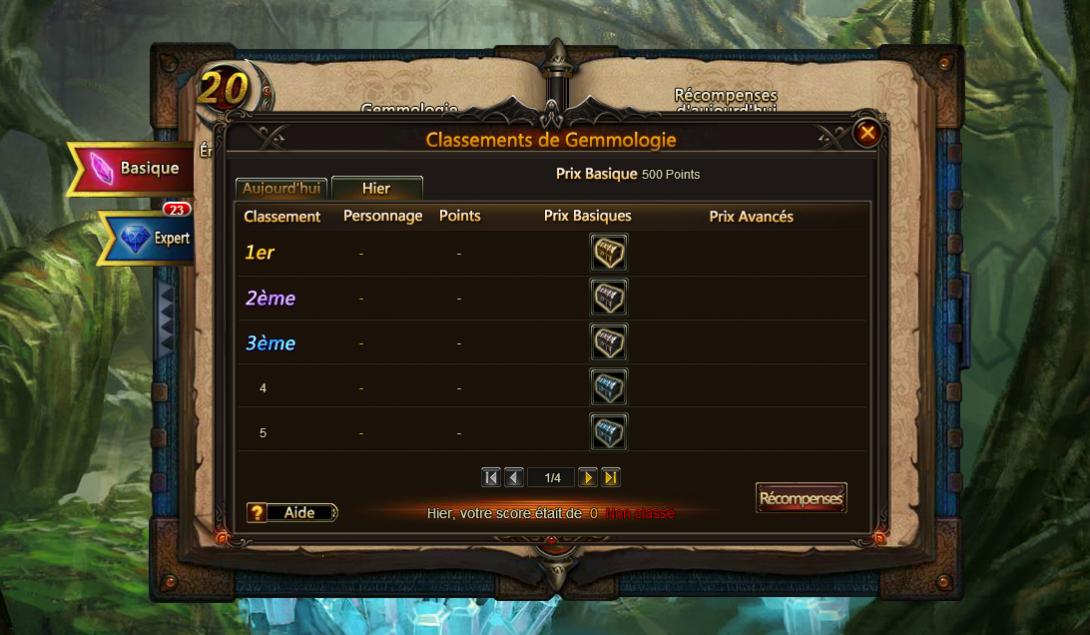Choose the Expert gem mode
Screen dimensions: 1090x635
152,238
